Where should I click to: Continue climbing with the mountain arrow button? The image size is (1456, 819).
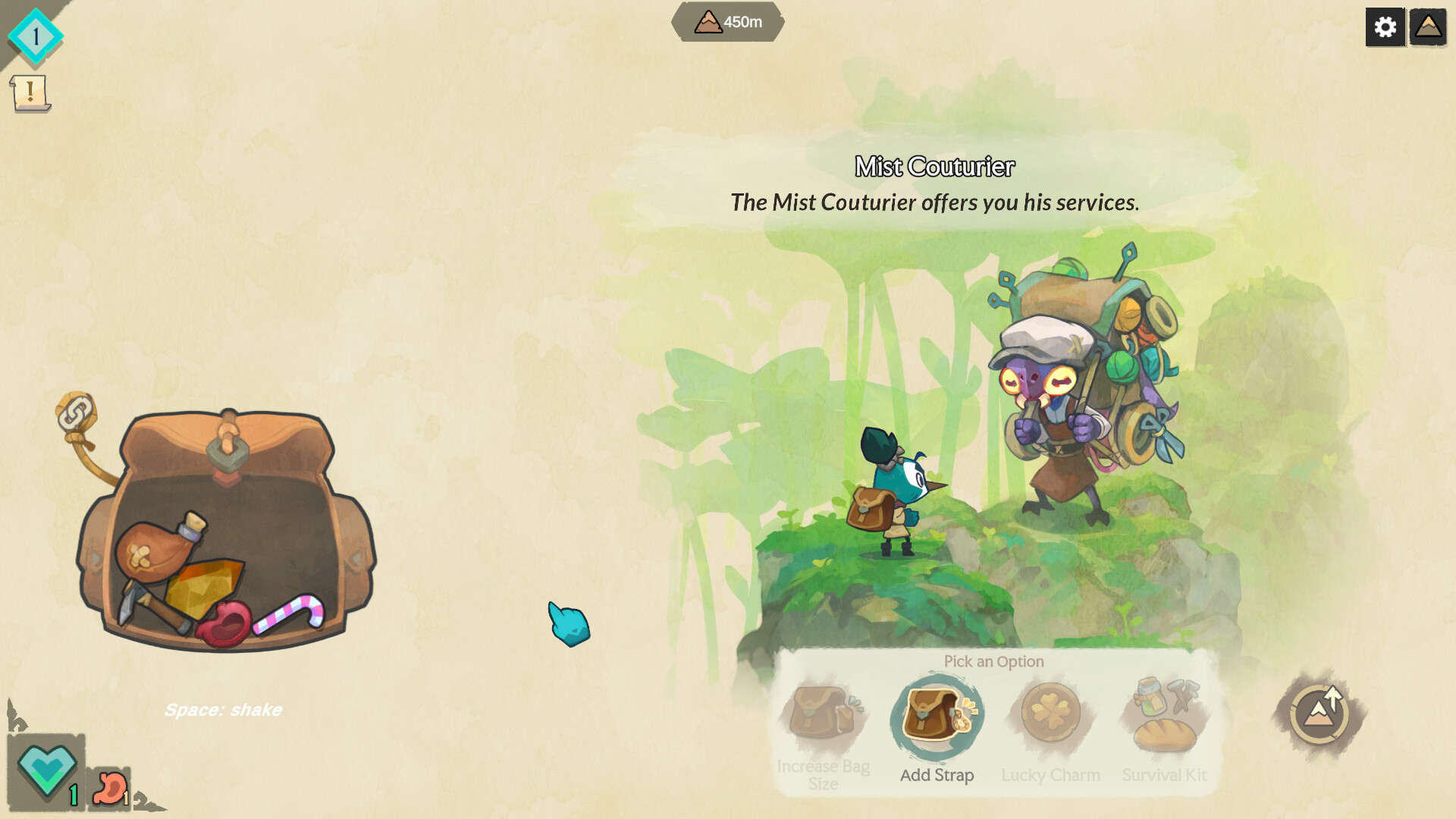(x=1319, y=714)
